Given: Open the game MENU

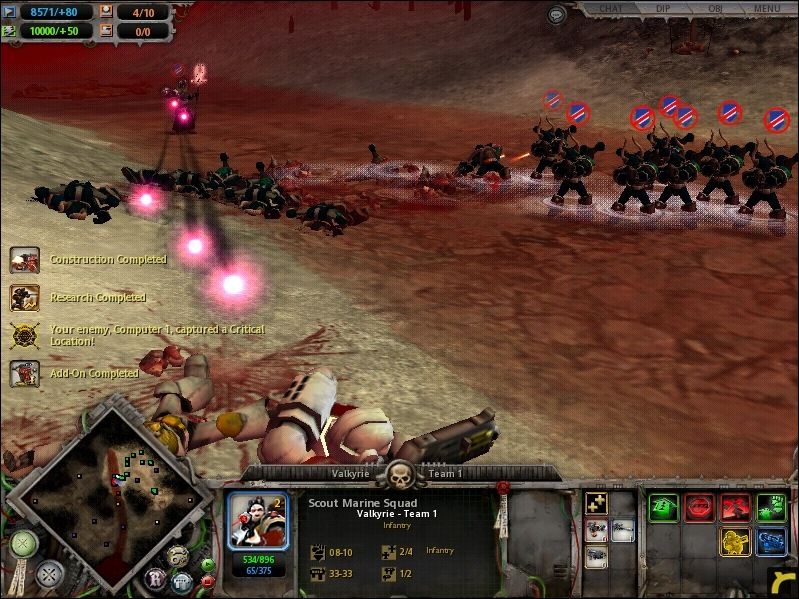Looking at the screenshot, I should [767, 9].
